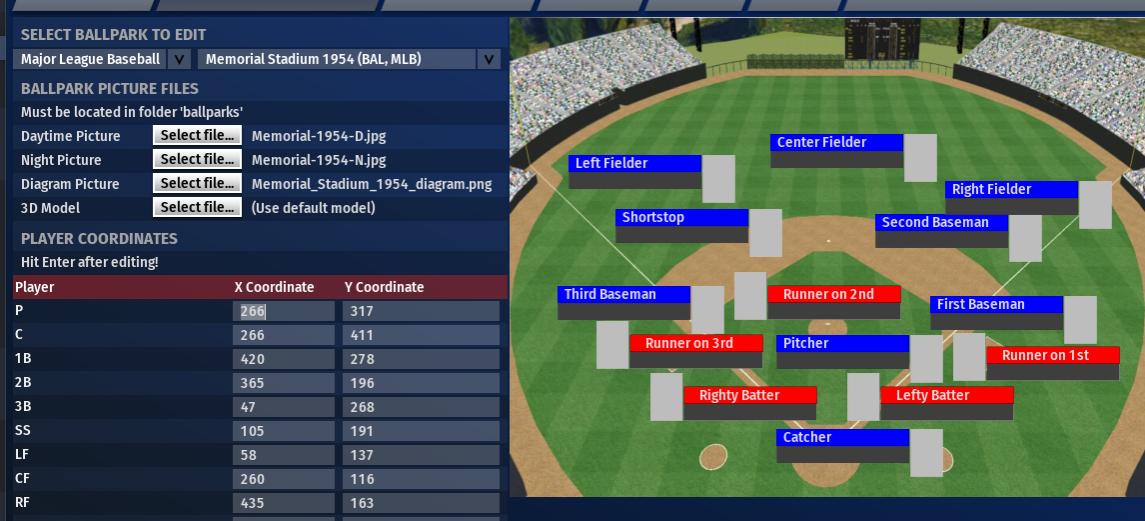Screen dimensions: 1145x521
Task: Change the 3B X coordinate value
Action: [x=284, y=407]
